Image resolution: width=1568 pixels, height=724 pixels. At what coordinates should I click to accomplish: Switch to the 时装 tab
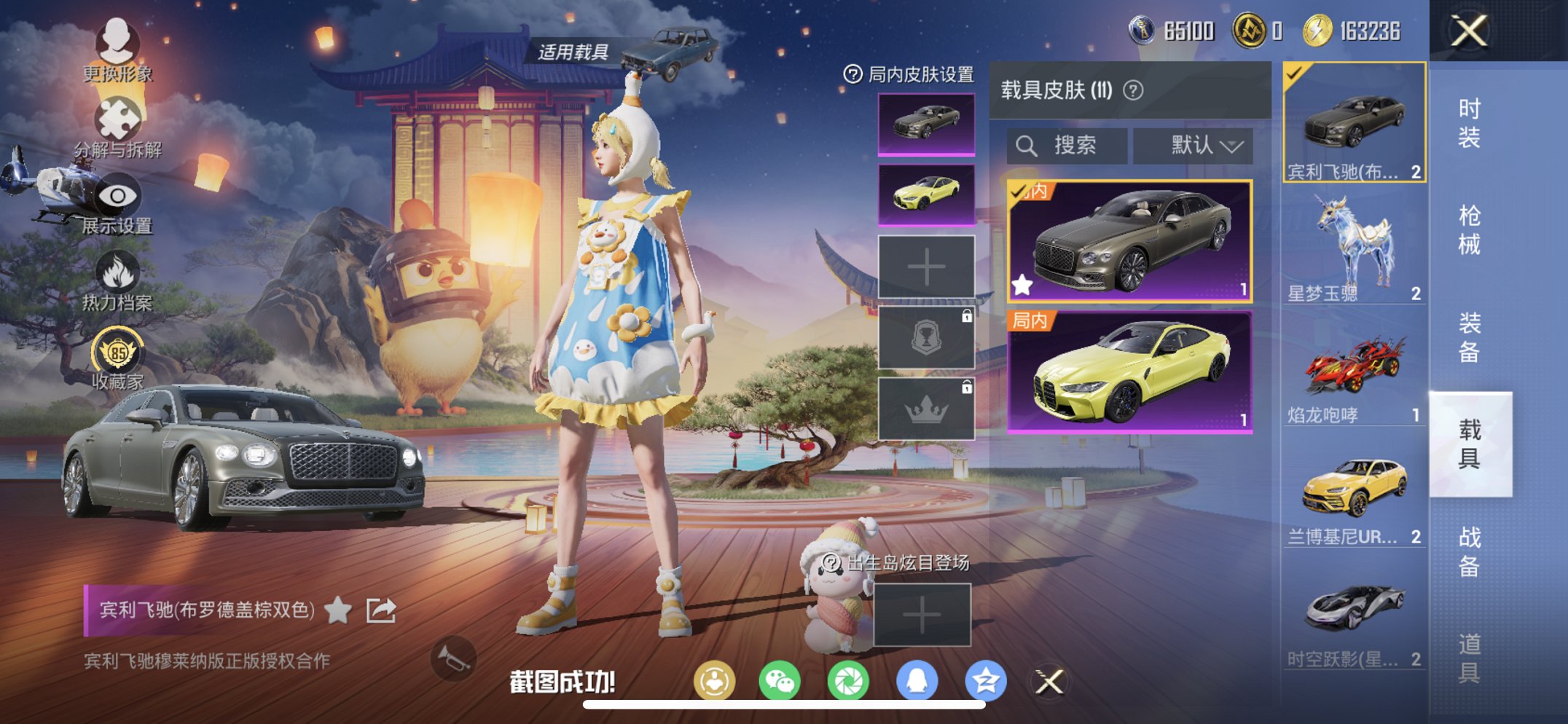click(1470, 124)
